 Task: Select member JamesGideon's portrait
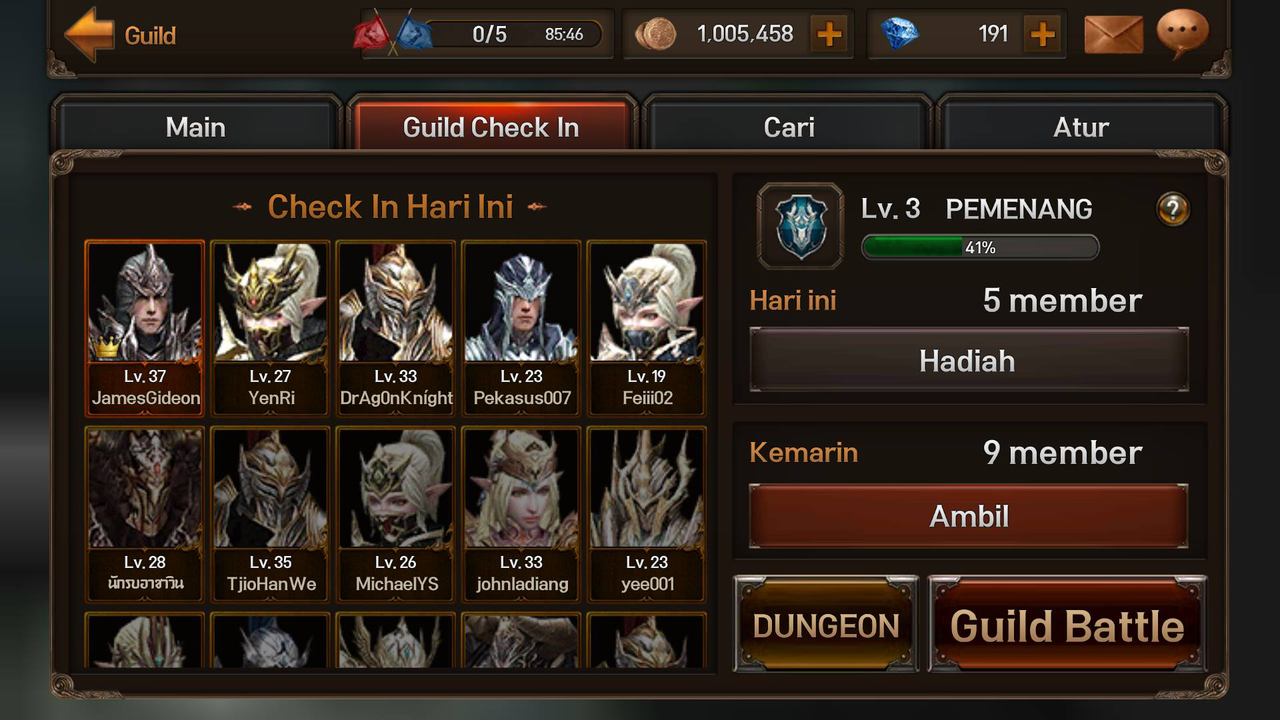coord(145,327)
